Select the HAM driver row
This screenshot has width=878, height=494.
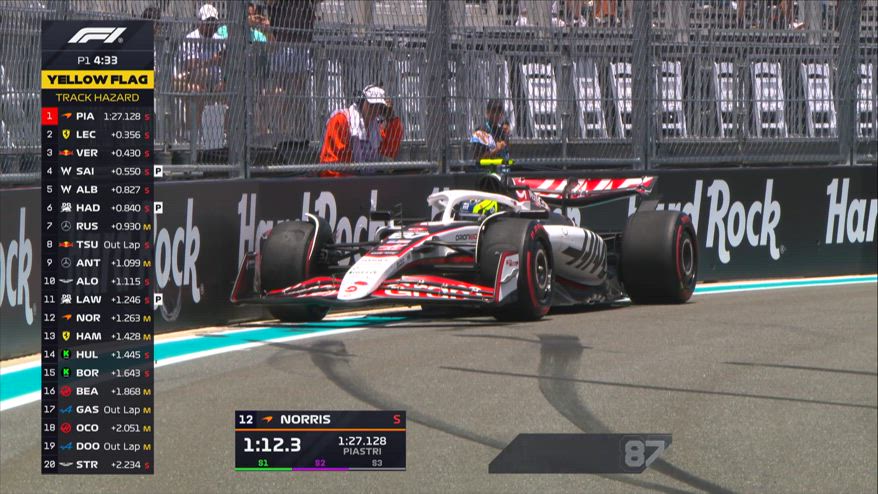point(97,336)
